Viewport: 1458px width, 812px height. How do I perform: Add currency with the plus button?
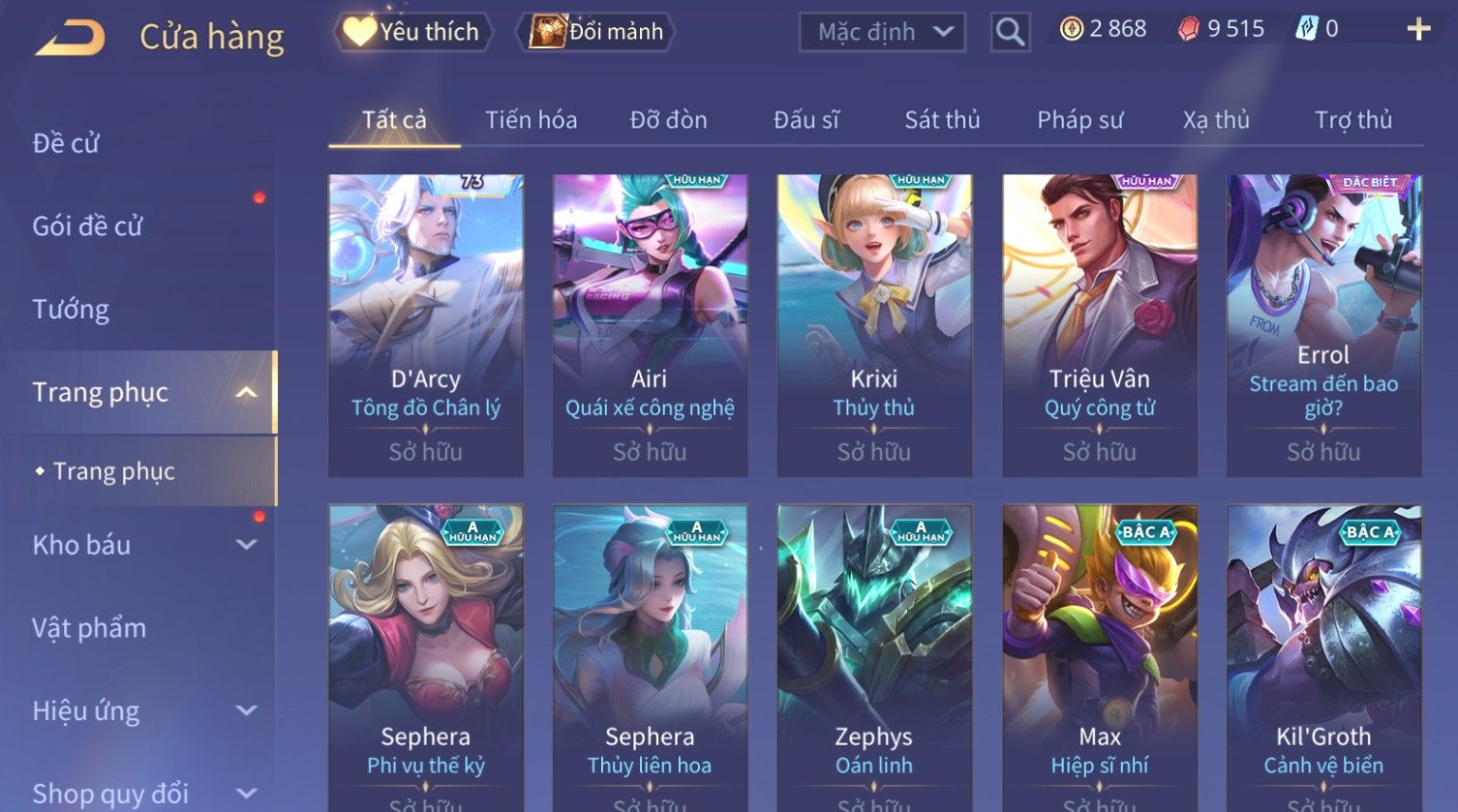coord(1418,30)
